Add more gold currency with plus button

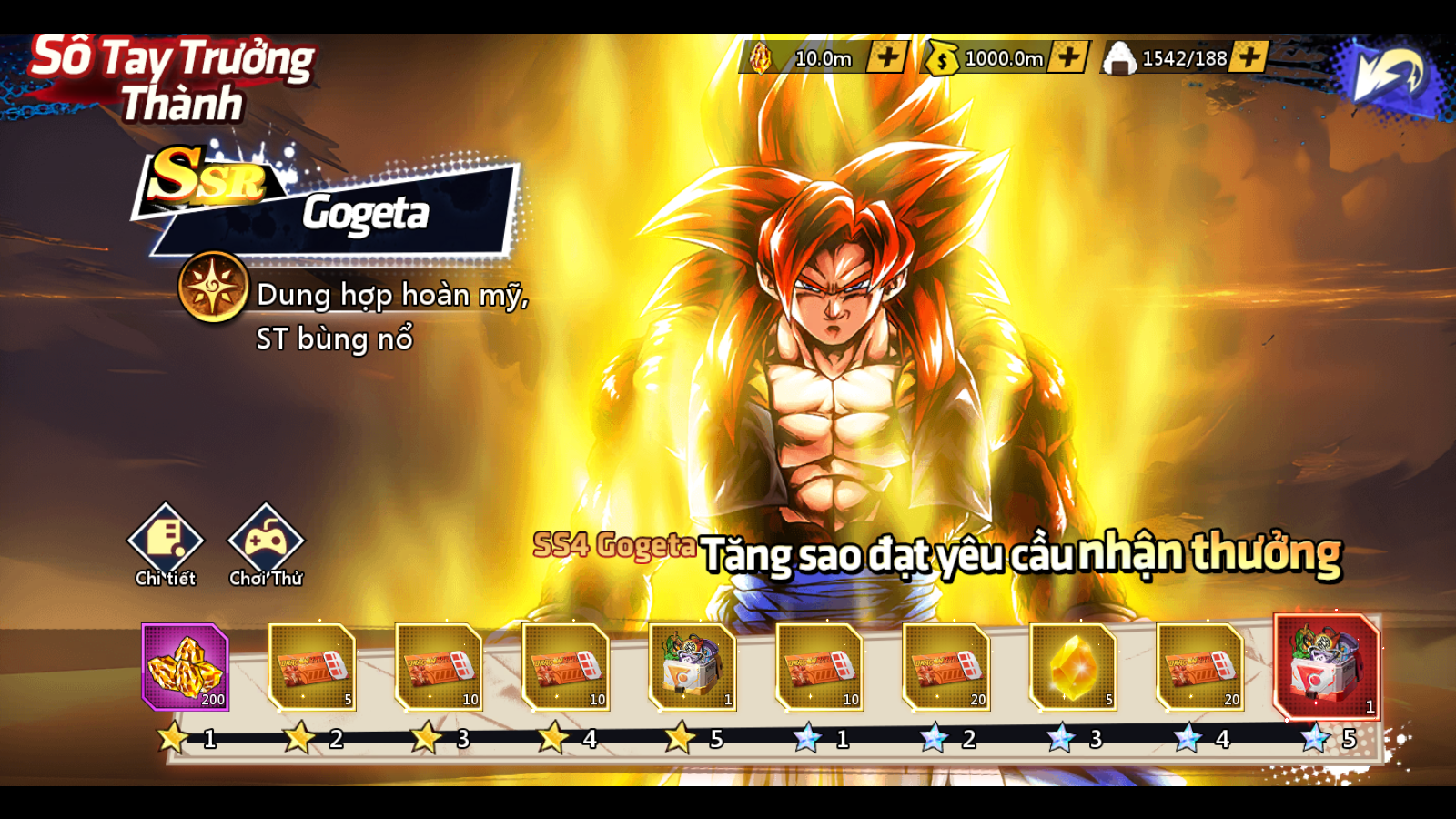click(1068, 57)
